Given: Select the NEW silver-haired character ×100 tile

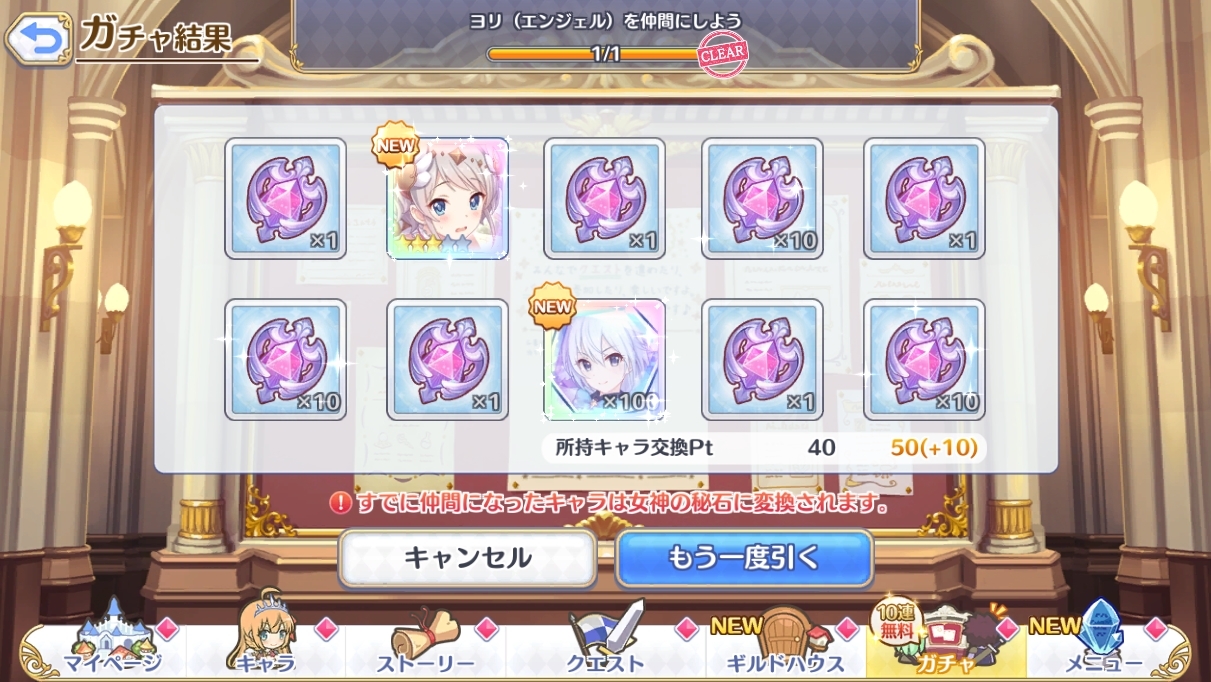Looking at the screenshot, I should pos(604,359).
